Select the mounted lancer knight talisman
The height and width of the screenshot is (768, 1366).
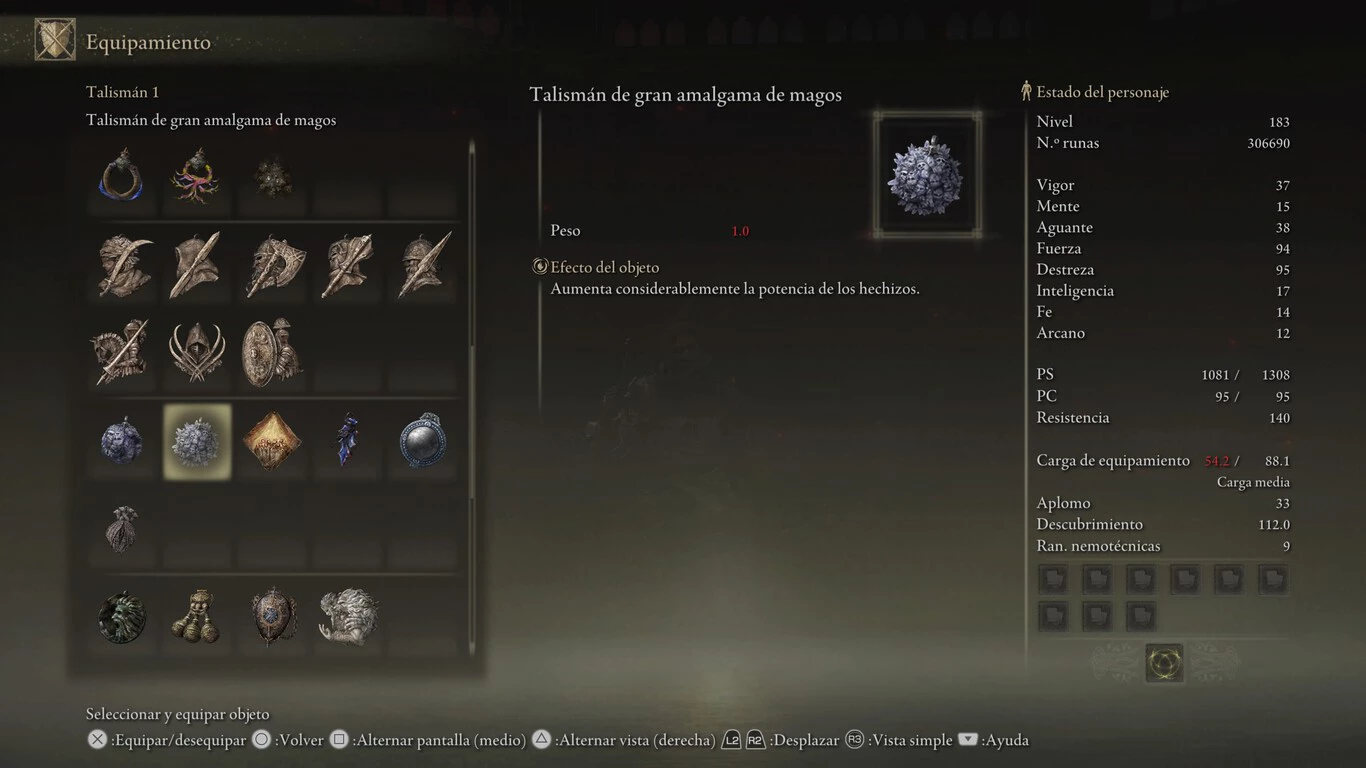[122, 352]
